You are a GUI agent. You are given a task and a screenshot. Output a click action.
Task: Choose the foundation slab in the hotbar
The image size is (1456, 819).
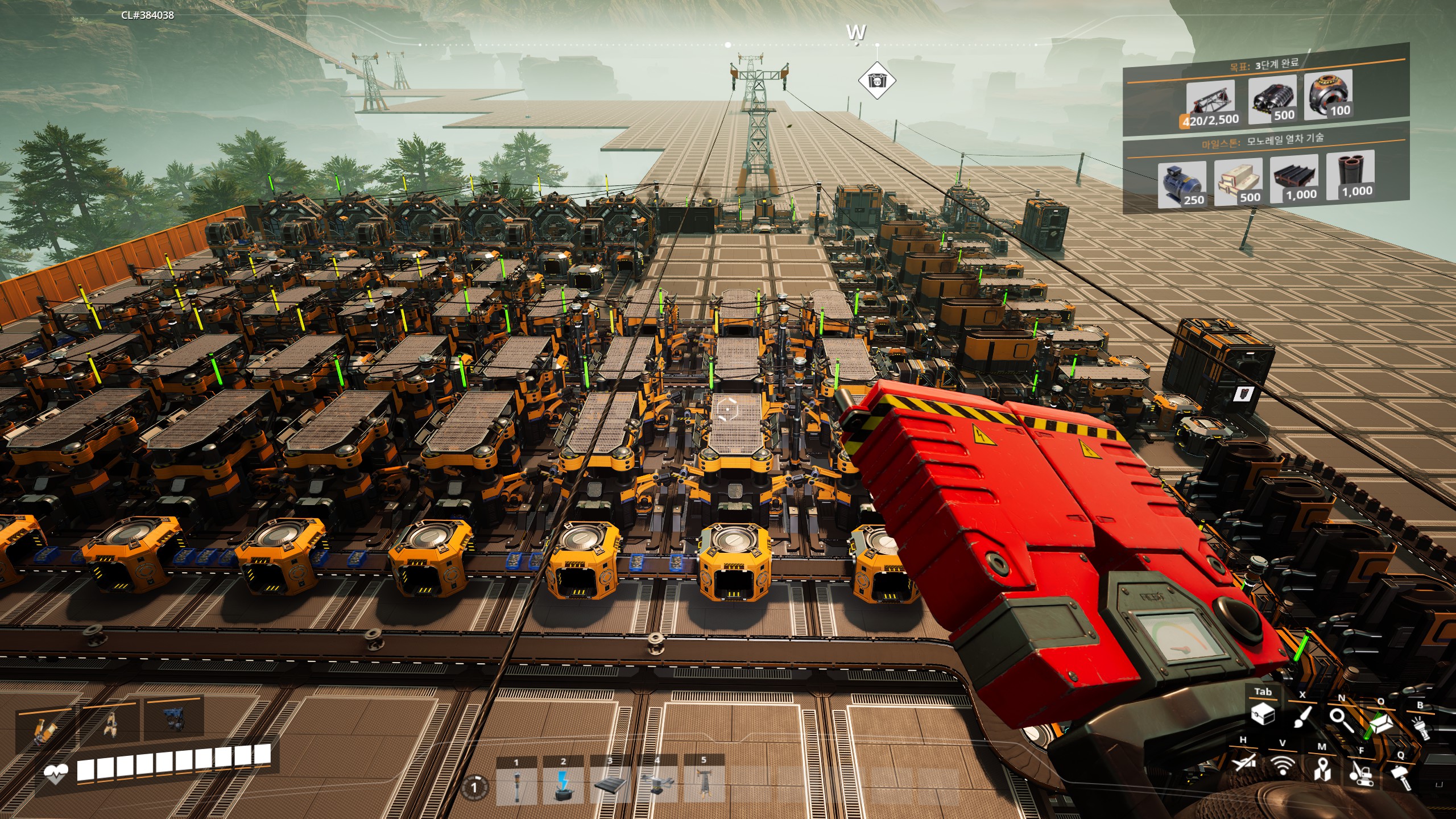pos(610,785)
